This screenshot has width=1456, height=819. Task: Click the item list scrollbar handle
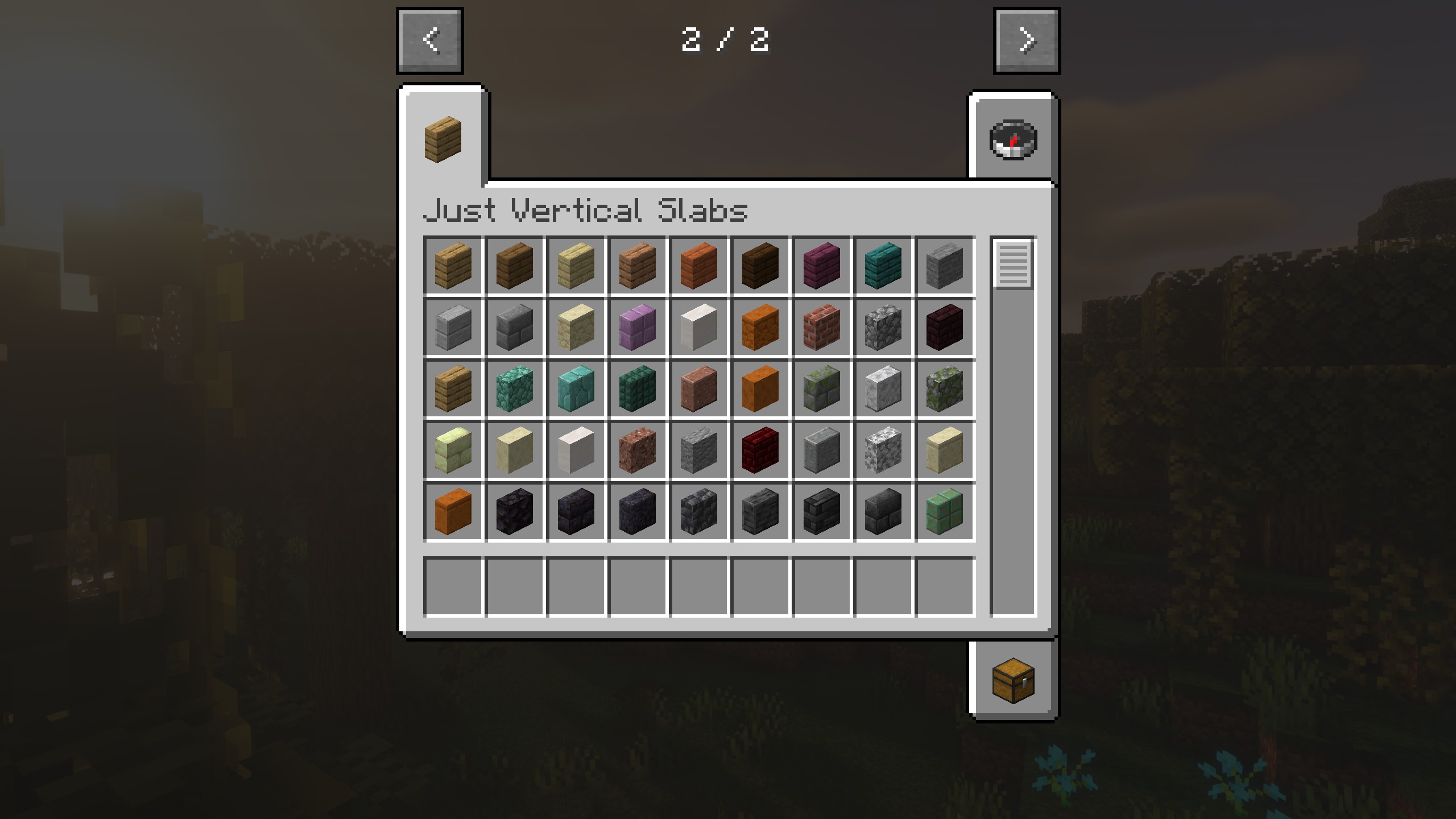pos(1013,264)
